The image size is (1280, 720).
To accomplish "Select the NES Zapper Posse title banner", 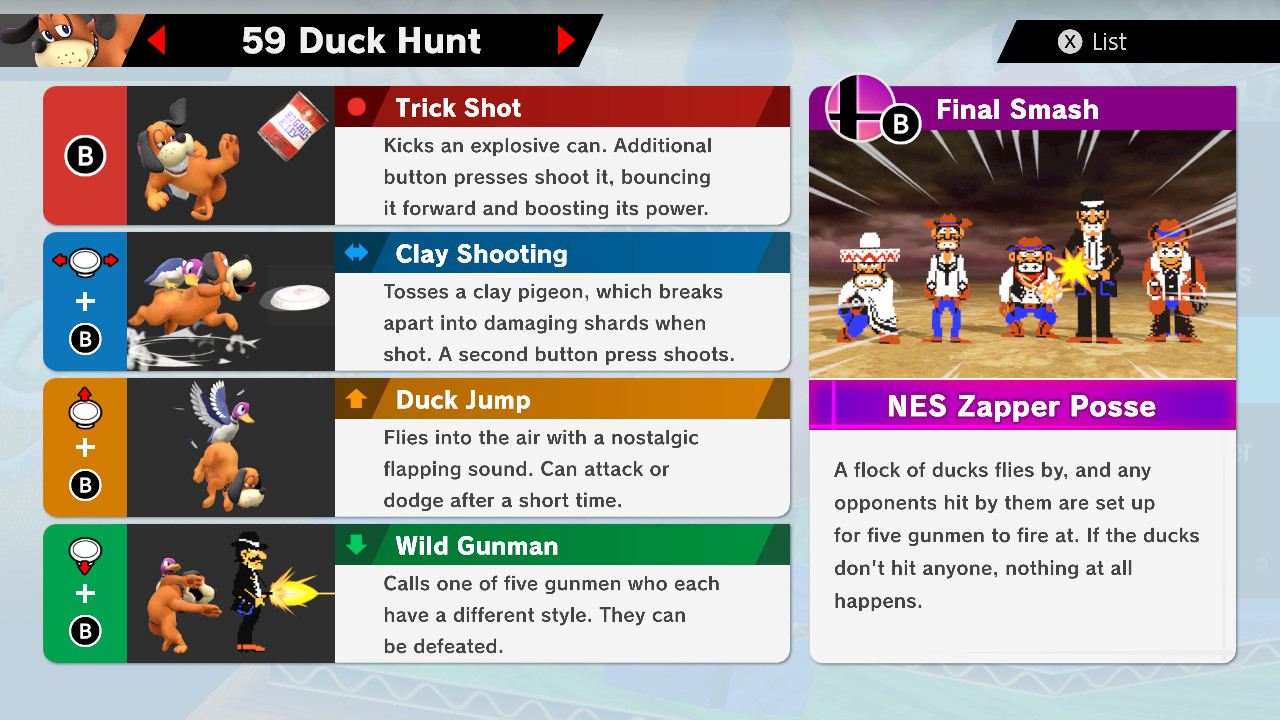I will (1022, 406).
